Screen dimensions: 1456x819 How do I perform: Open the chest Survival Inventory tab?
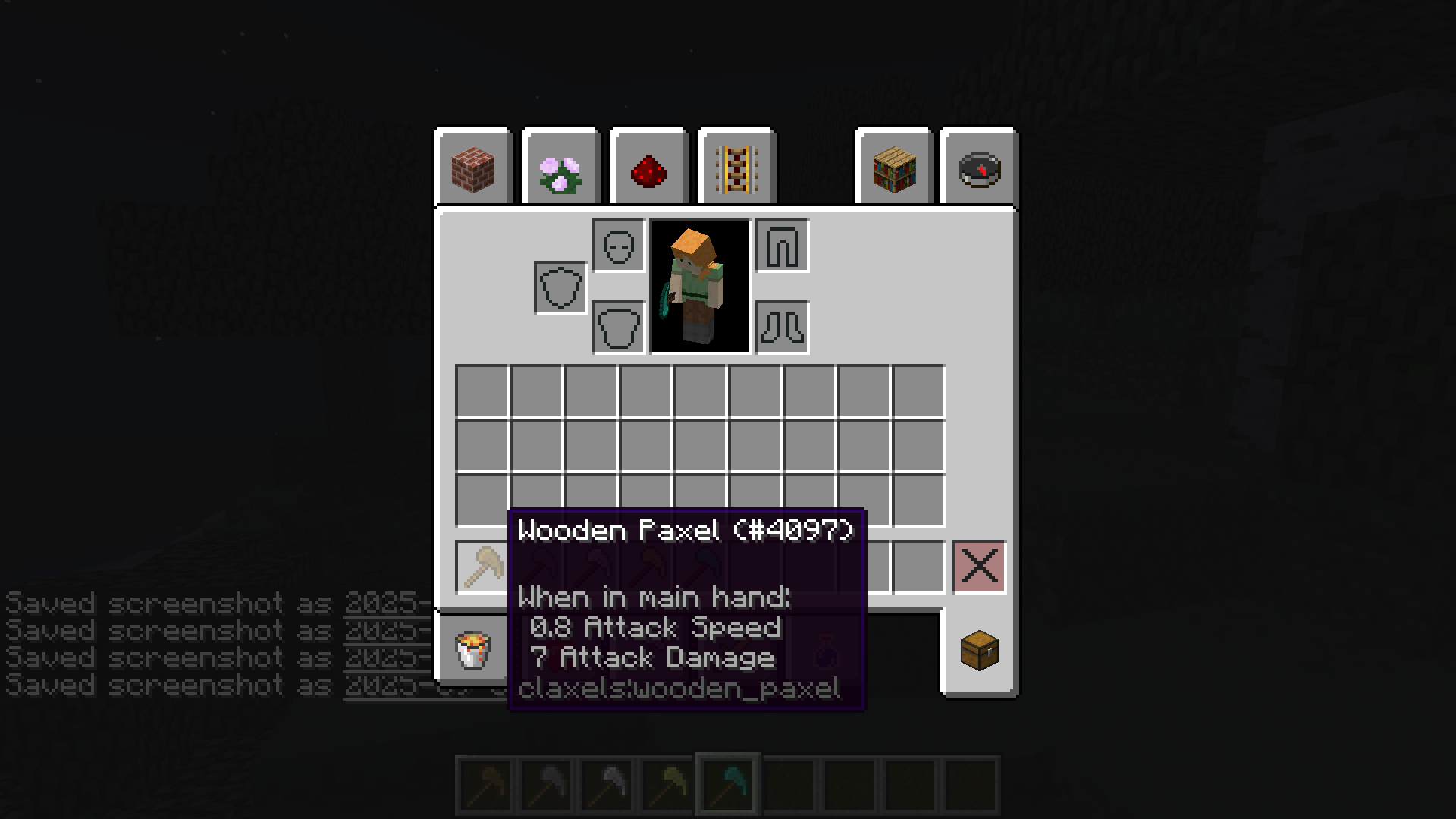(978, 650)
